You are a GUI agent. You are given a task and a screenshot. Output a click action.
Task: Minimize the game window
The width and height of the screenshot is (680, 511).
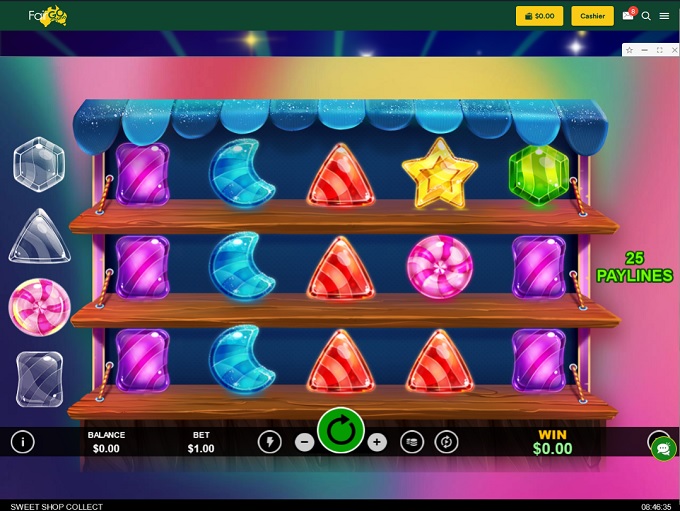coord(645,49)
